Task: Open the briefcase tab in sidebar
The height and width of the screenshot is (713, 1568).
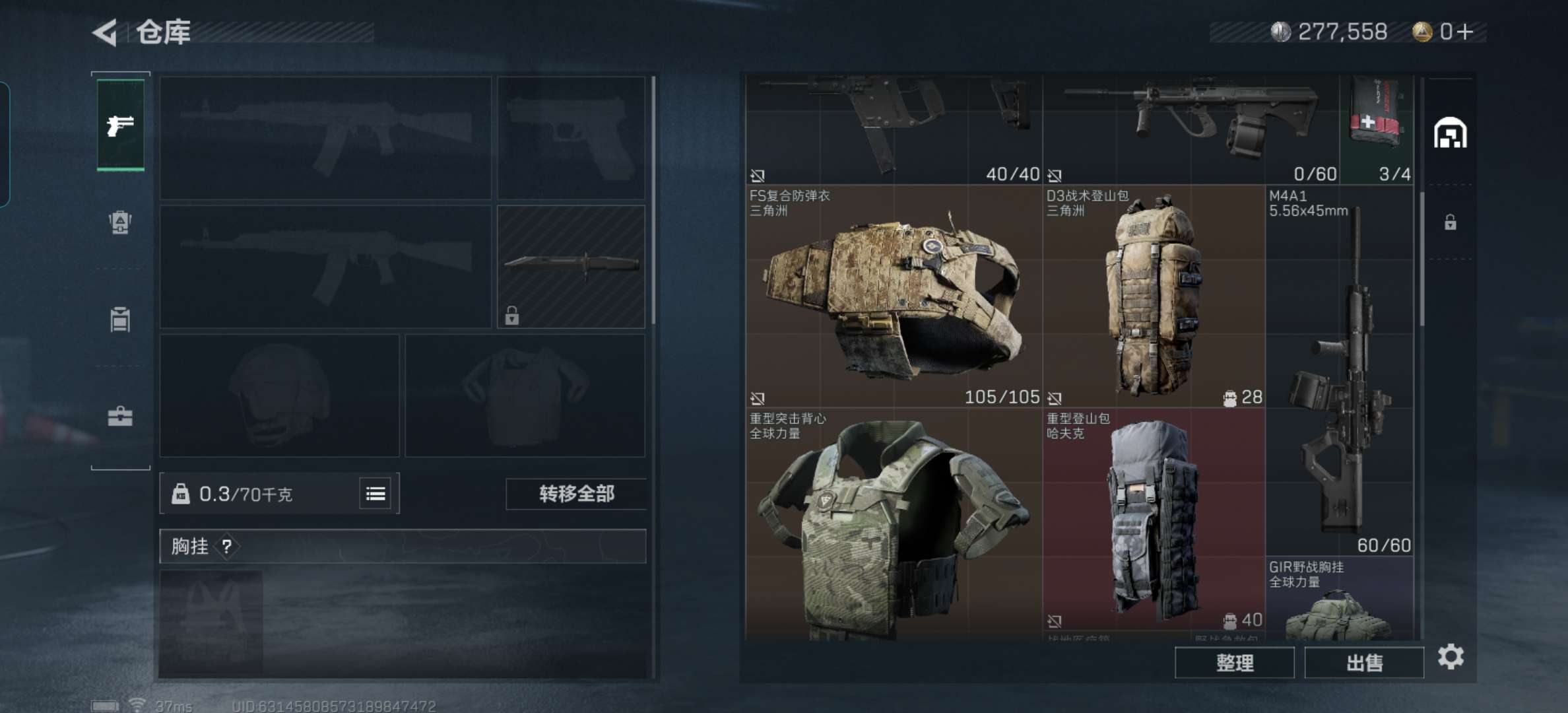Action: pyautogui.click(x=120, y=417)
